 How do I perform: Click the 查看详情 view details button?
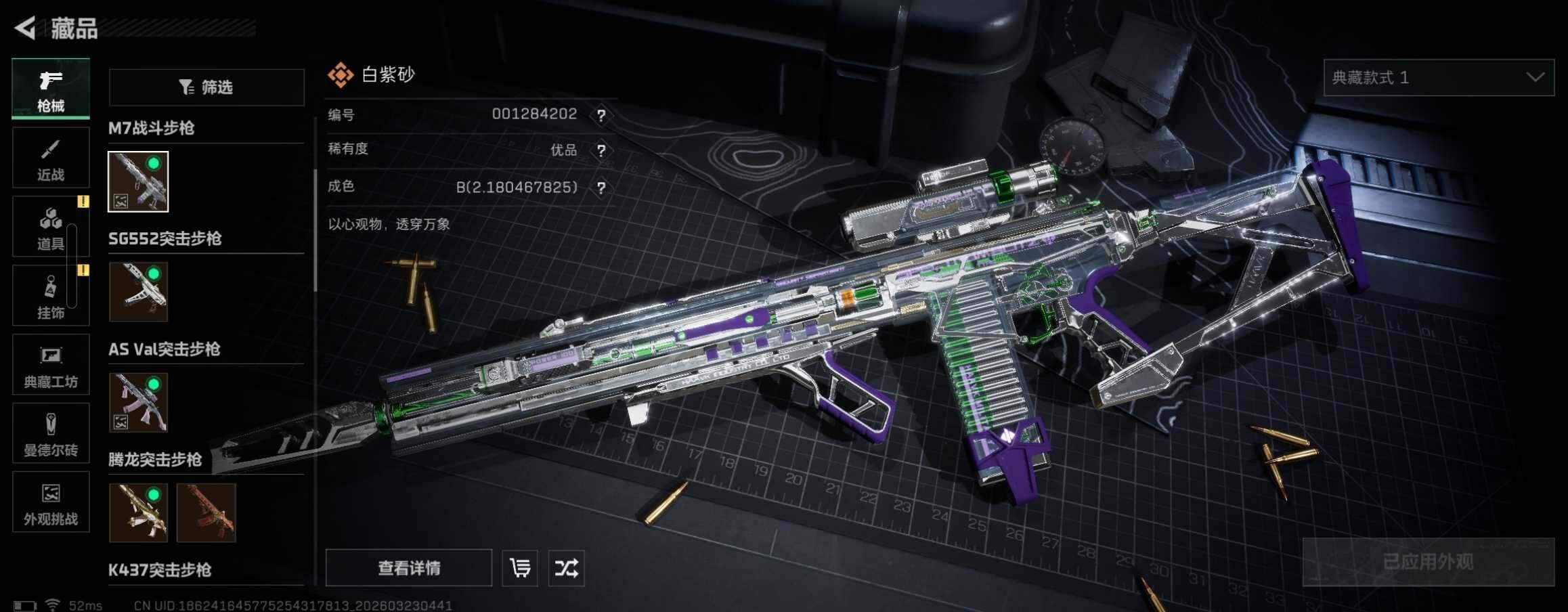click(x=409, y=568)
